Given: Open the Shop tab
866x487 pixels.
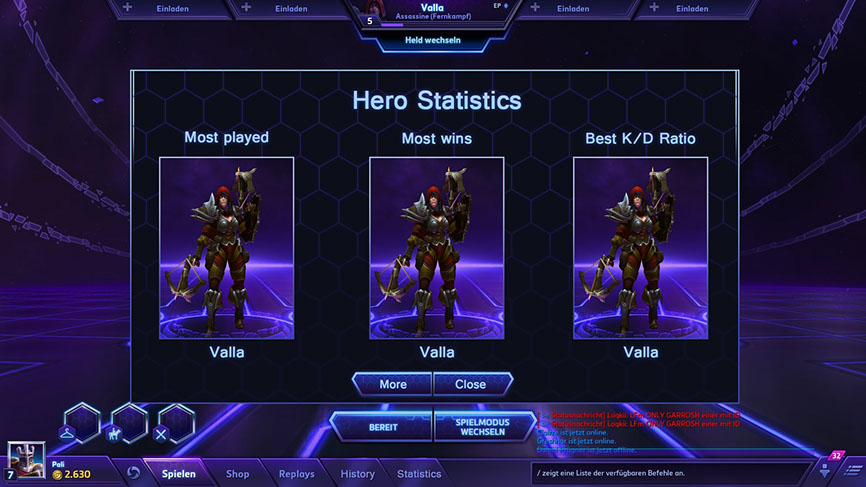Looking at the screenshot, I should [x=237, y=474].
